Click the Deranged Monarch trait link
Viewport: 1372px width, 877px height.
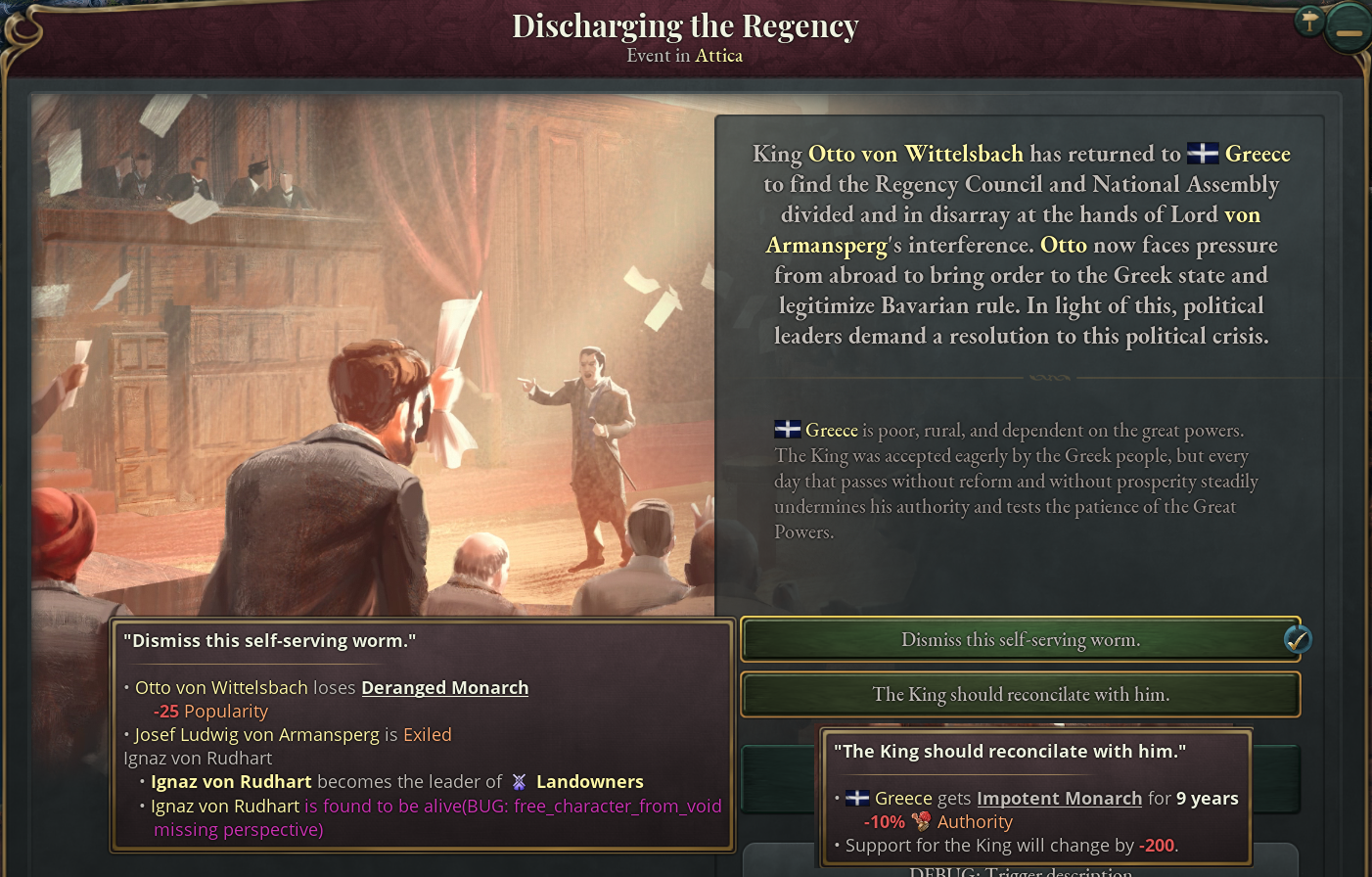click(445, 687)
